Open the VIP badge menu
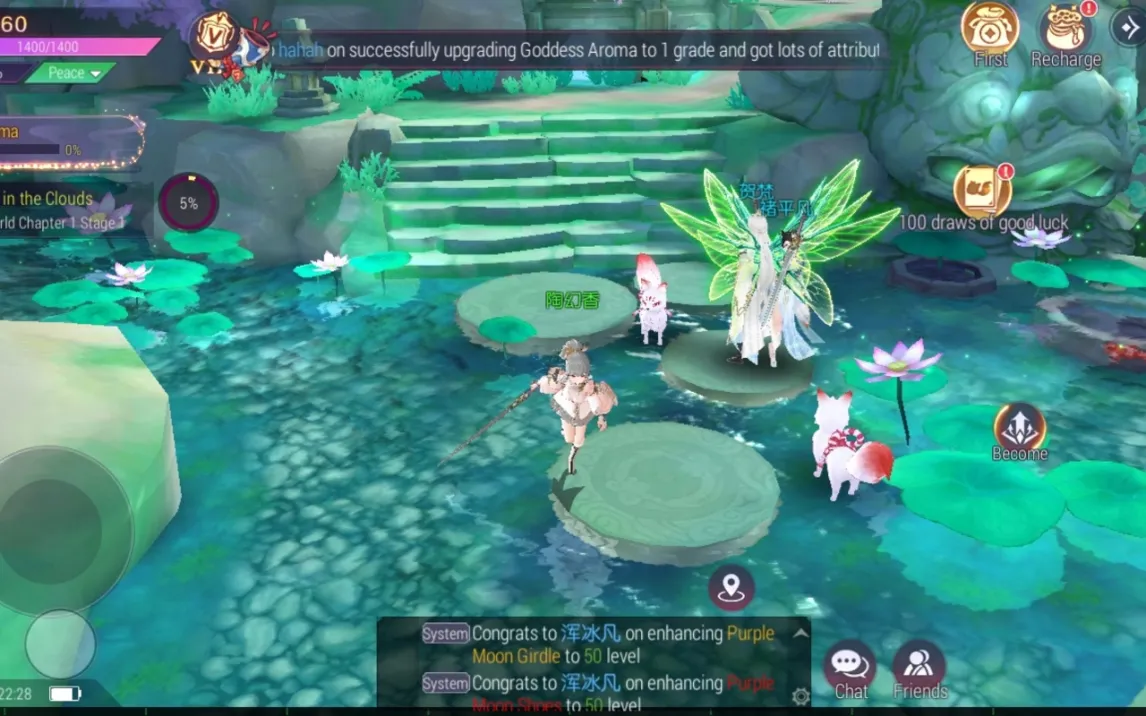The height and width of the screenshot is (716, 1146). 213,38
